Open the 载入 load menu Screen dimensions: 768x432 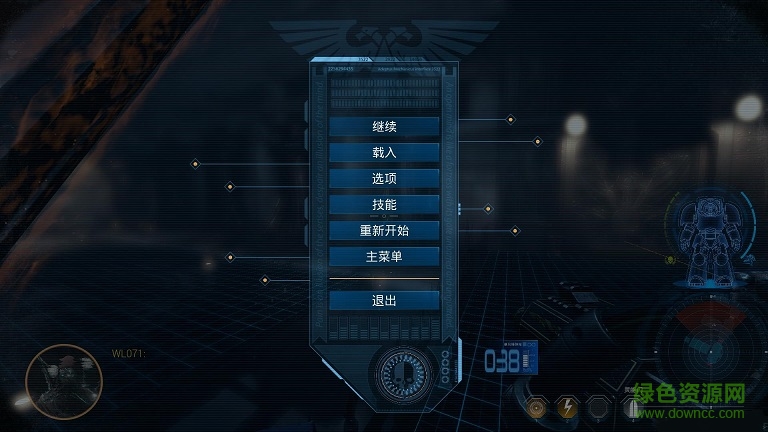point(384,153)
